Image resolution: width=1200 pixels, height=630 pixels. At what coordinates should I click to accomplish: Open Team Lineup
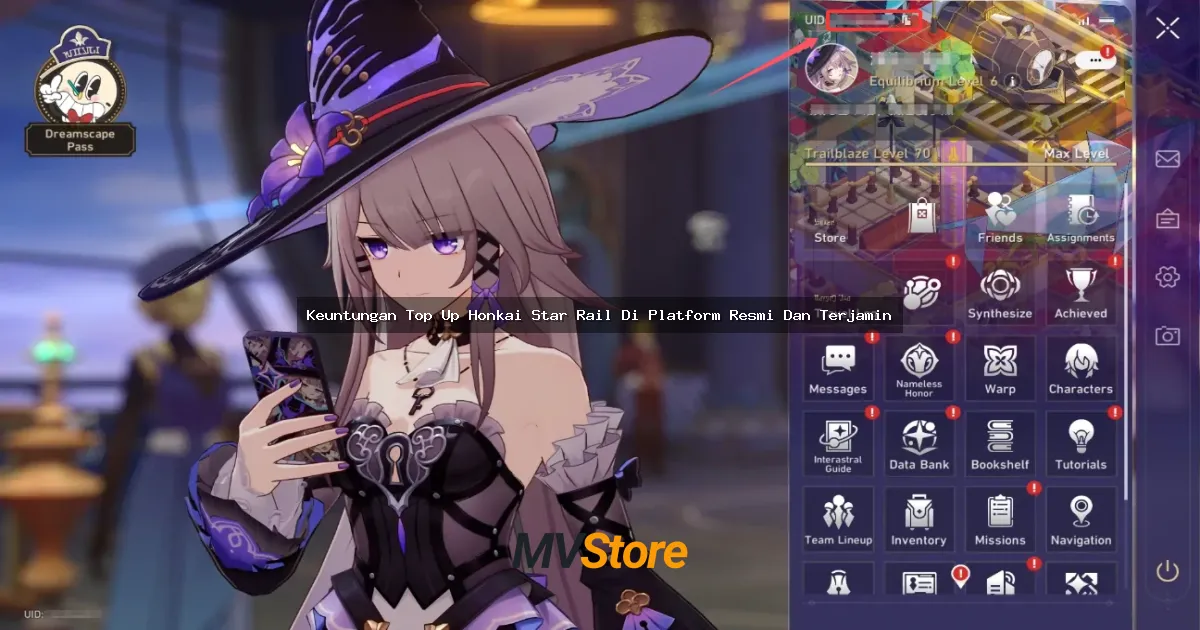[838, 520]
